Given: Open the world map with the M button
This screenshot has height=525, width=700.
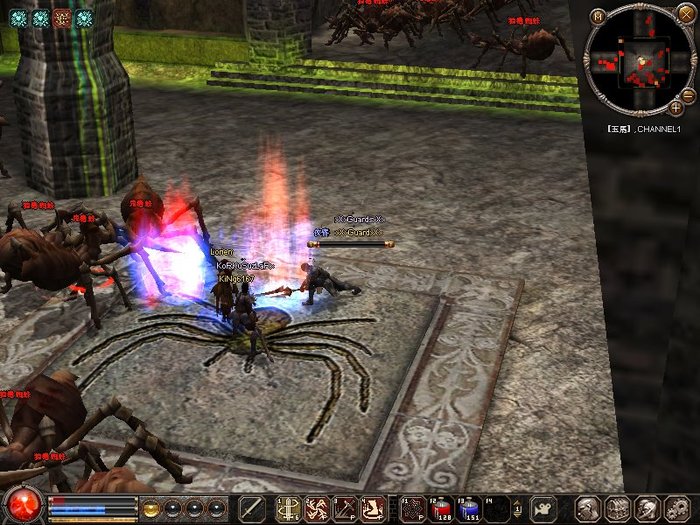Looking at the screenshot, I should click(x=597, y=15).
